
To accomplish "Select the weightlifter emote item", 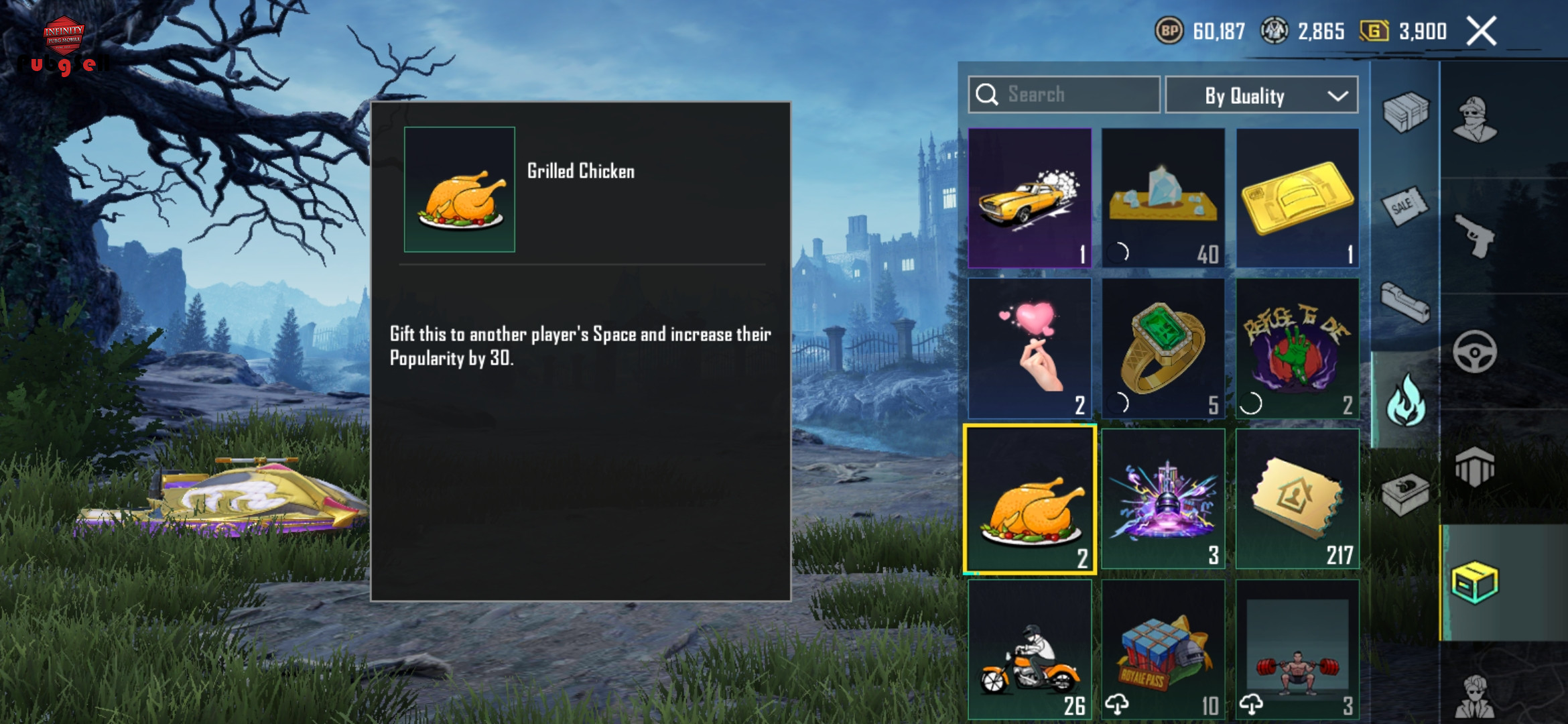I will [1297, 649].
